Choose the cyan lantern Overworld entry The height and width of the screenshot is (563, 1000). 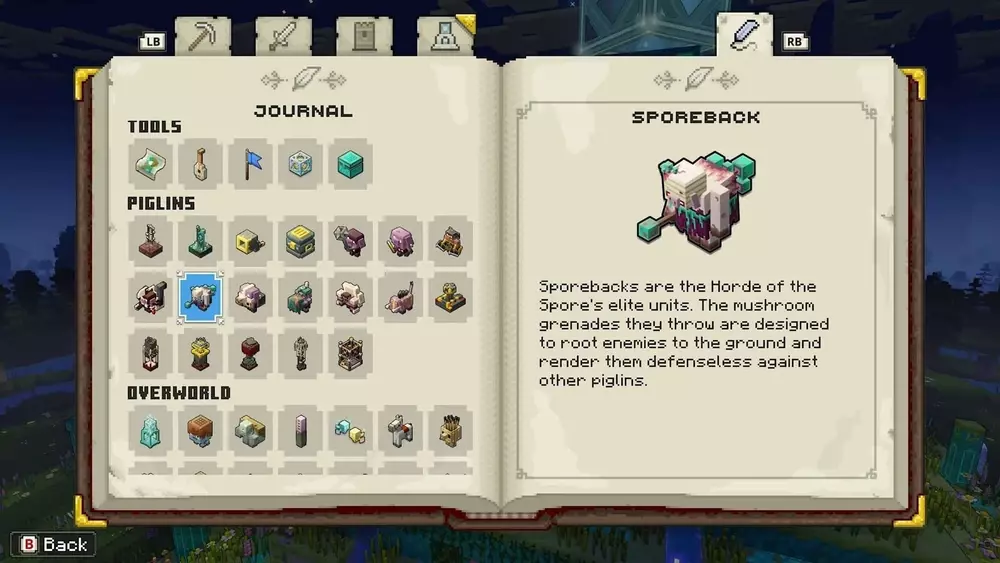pyautogui.click(x=150, y=430)
